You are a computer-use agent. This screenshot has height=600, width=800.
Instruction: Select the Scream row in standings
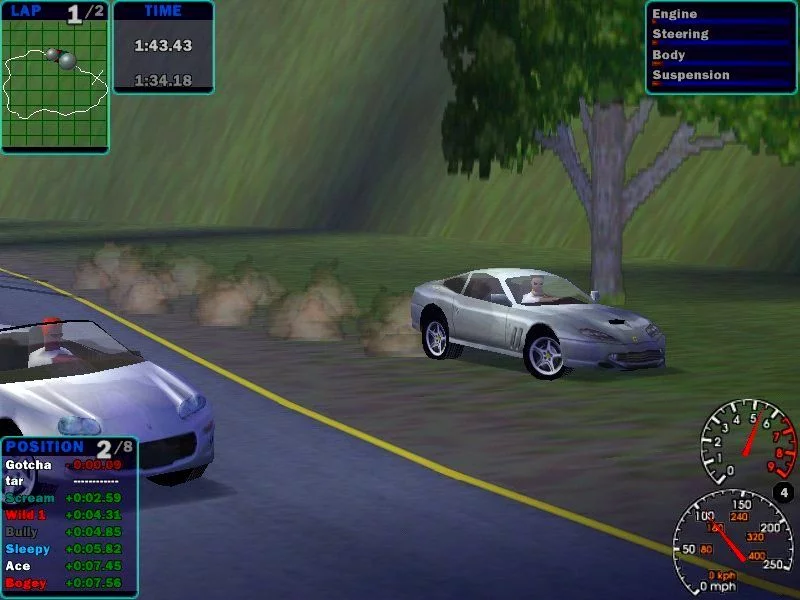pyautogui.click(x=30, y=498)
